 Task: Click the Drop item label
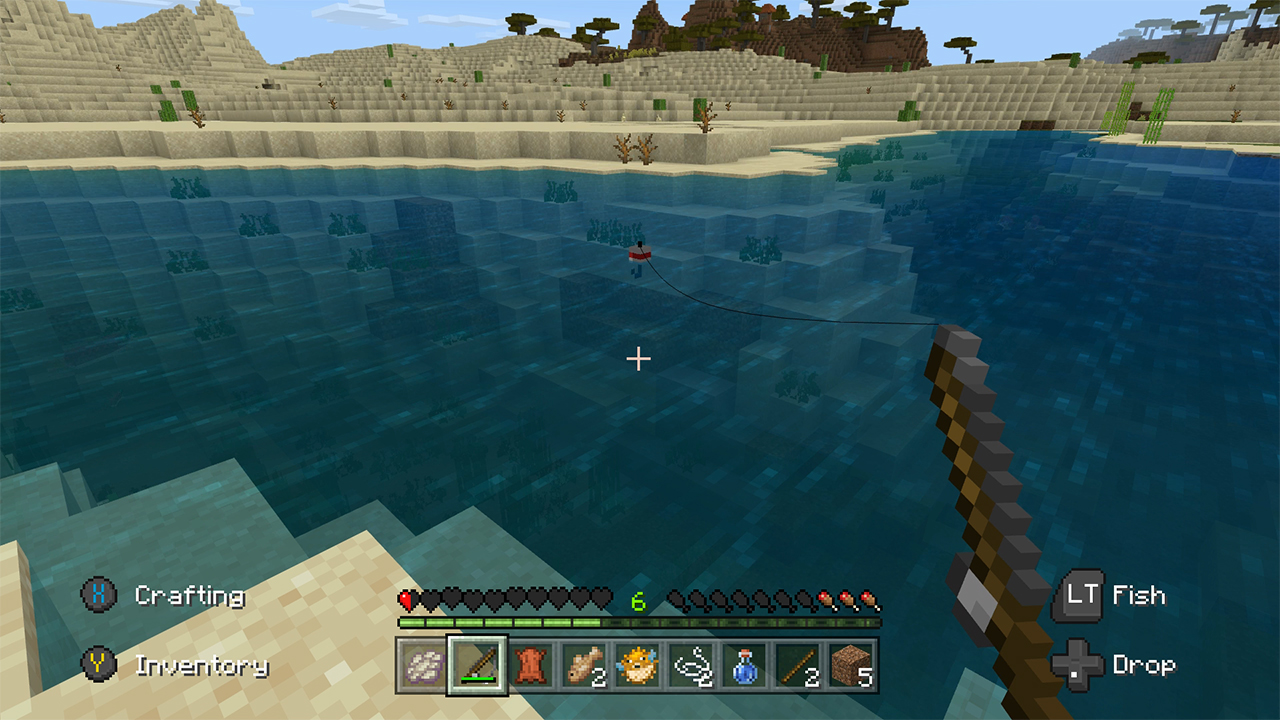tap(1146, 665)
